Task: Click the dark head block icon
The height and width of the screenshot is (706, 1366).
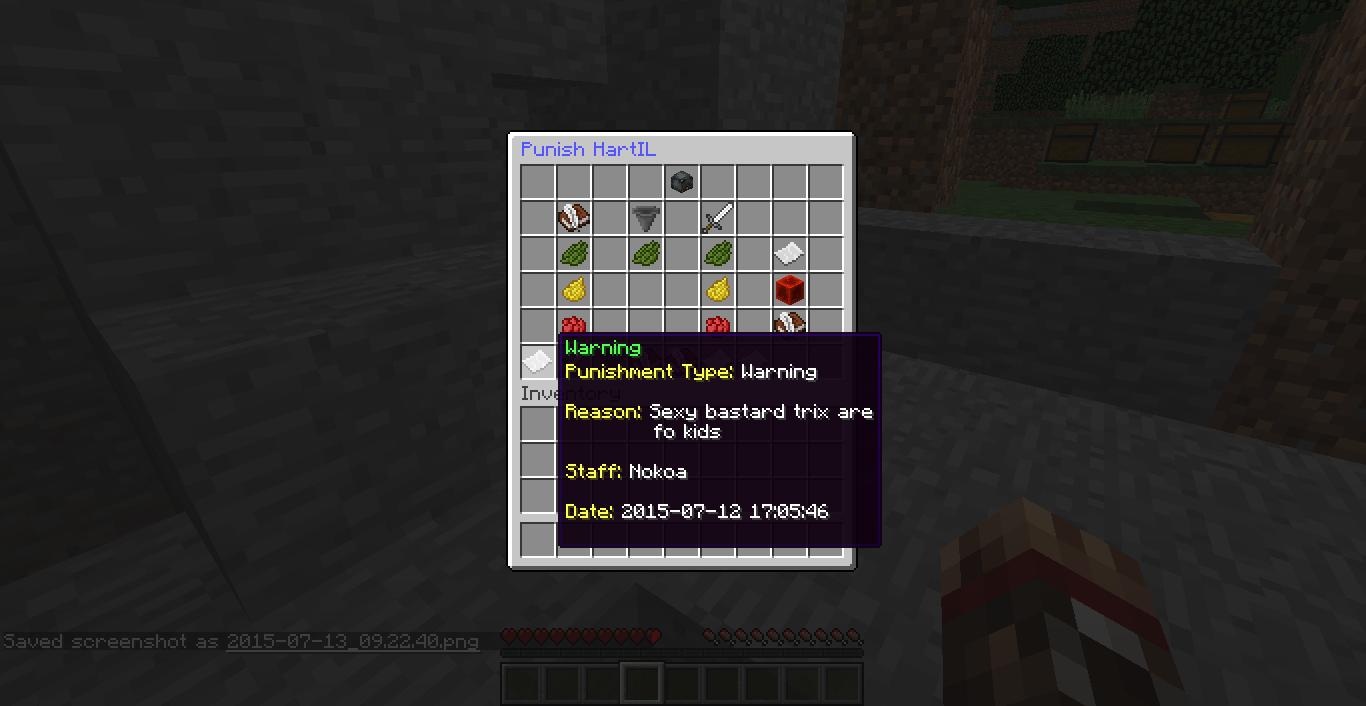Action: 681,182
